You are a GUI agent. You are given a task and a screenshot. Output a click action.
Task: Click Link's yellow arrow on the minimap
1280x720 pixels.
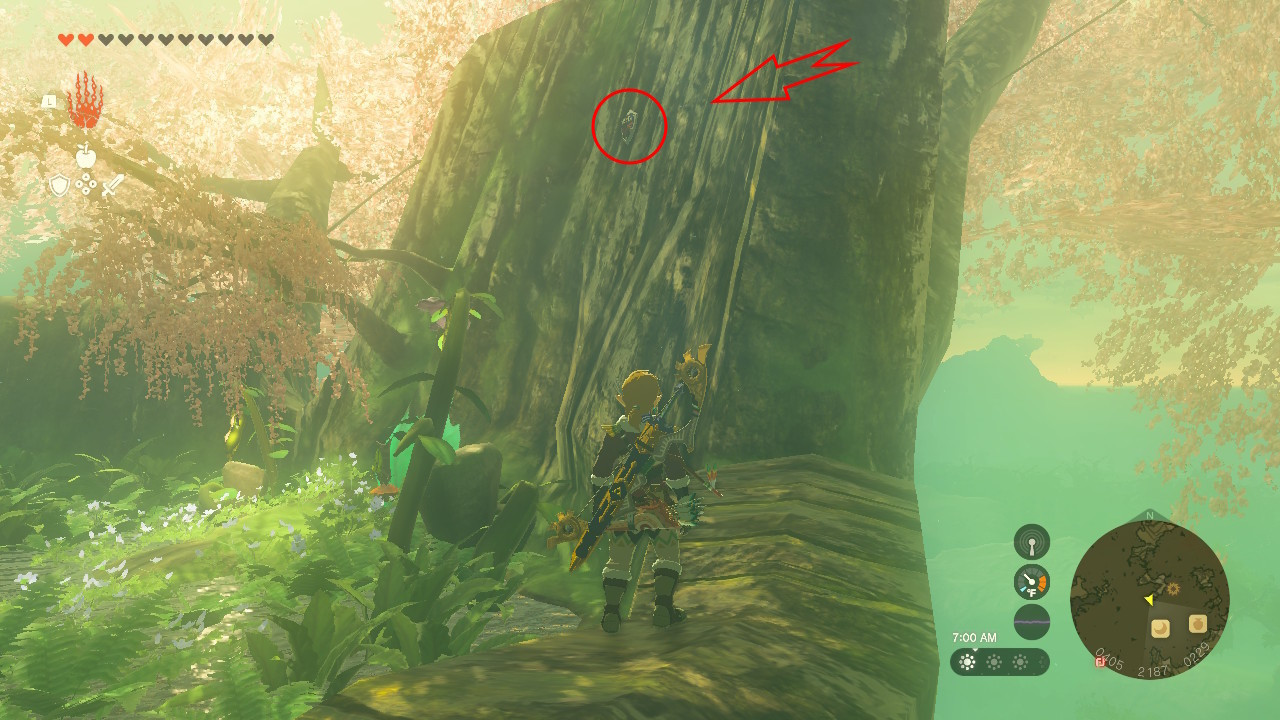point(1148,599)
